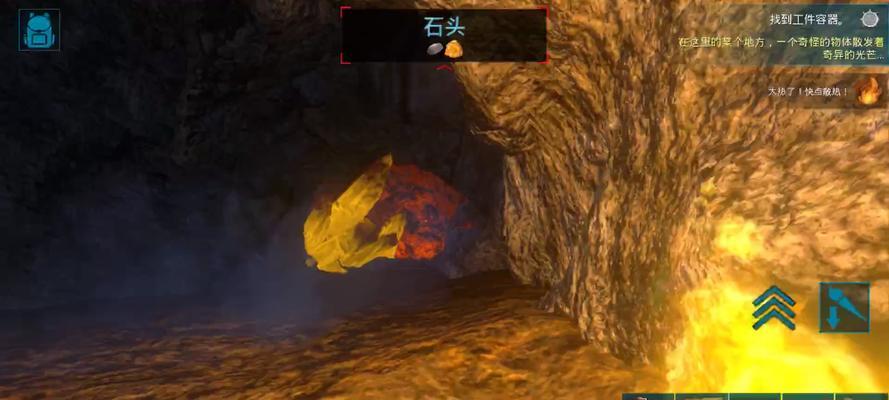The height and width of the screenshot is (400, 889).
Task: Tap the overheating flame status icon
Action: click(866, 92)
